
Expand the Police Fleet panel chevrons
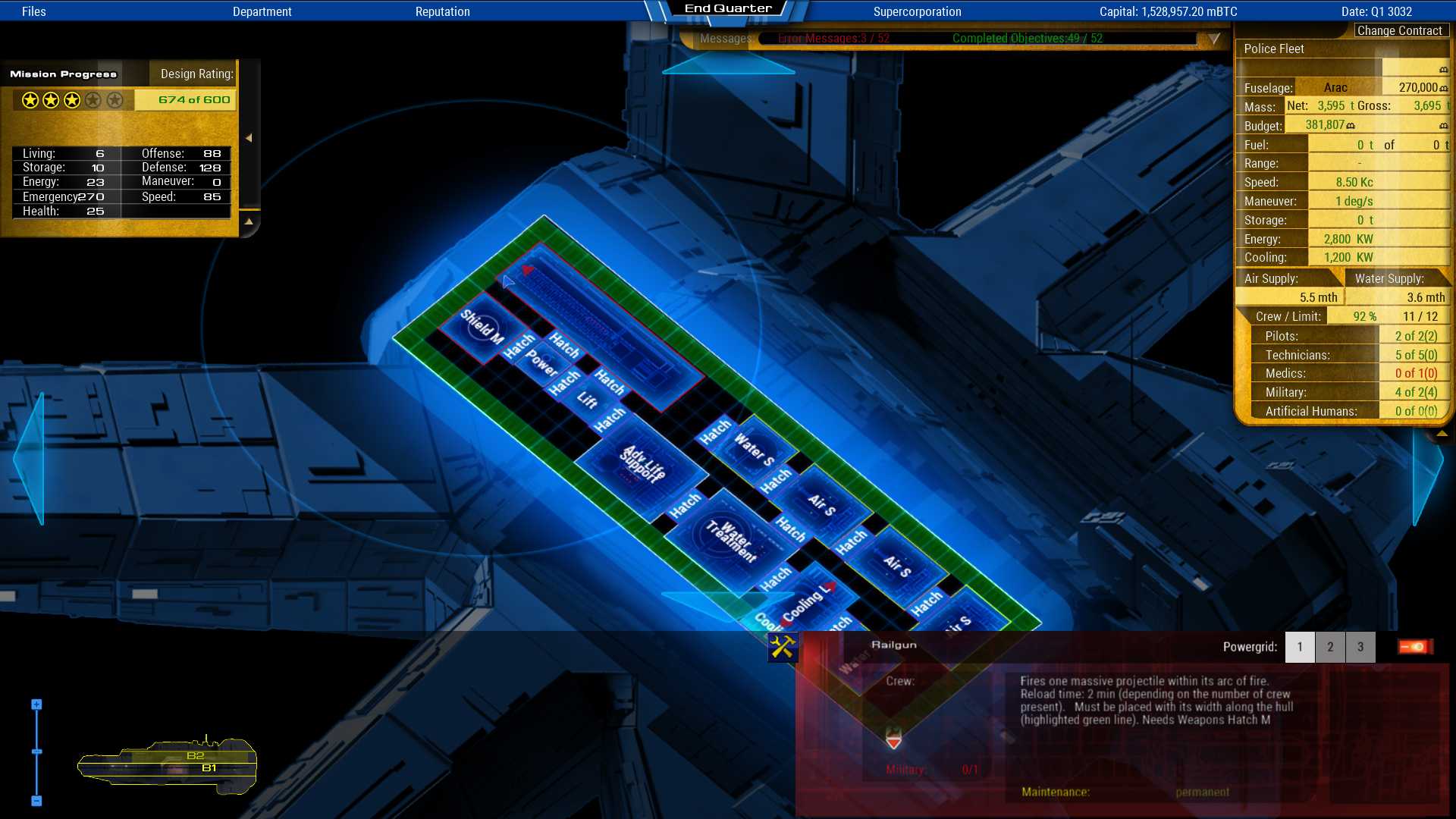click(x=1443, y=434)
